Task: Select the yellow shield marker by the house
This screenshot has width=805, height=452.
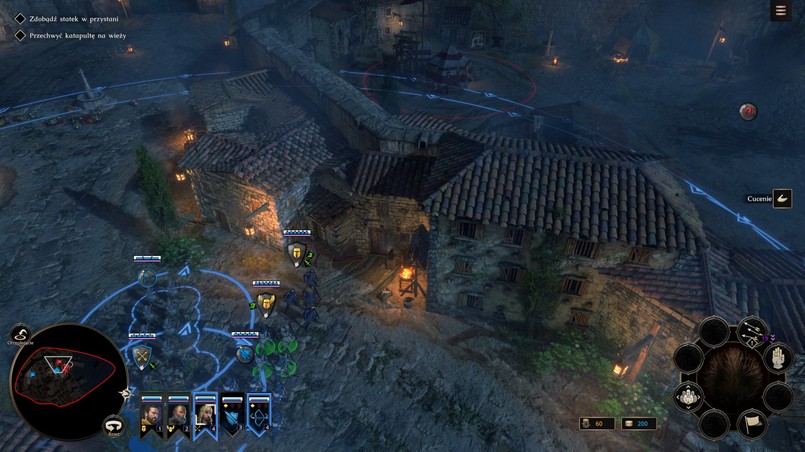Action: pos(296,254)
